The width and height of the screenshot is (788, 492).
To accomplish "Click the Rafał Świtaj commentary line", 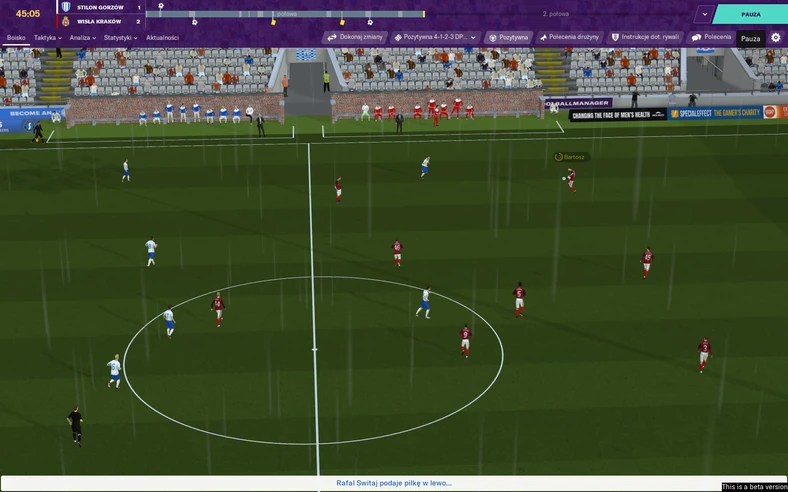I will pyautogui.click(x=394, y=483).
